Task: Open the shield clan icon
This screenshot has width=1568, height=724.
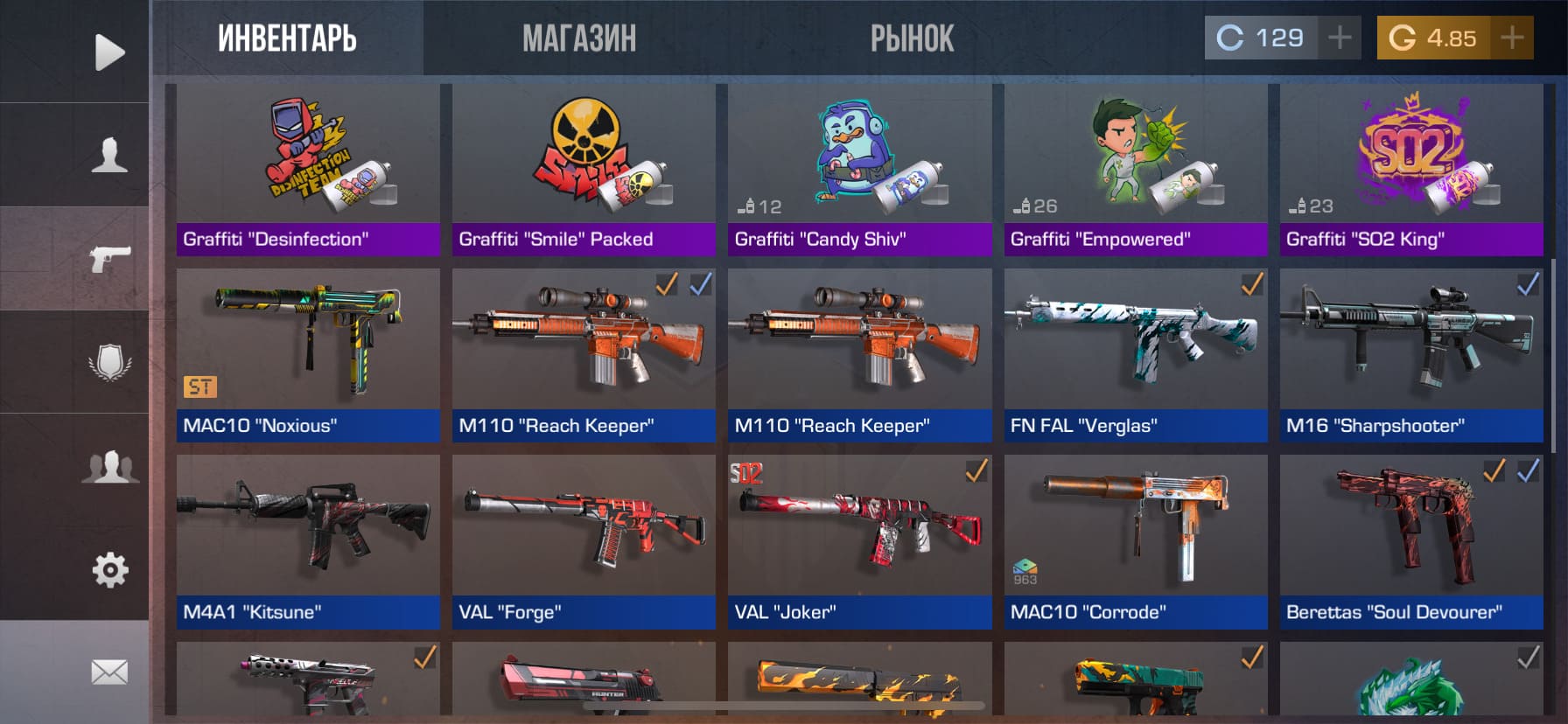Action: (109, 362)
